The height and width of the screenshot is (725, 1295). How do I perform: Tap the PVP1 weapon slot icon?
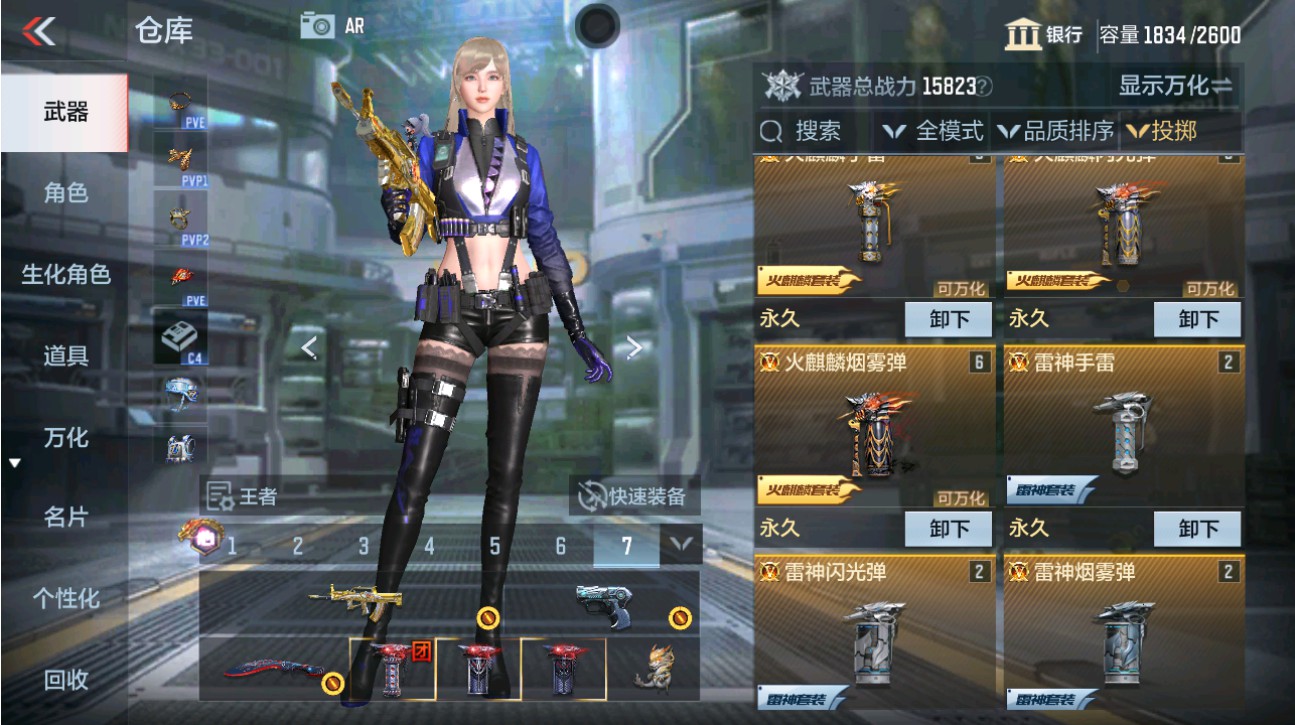coord(178,160)
